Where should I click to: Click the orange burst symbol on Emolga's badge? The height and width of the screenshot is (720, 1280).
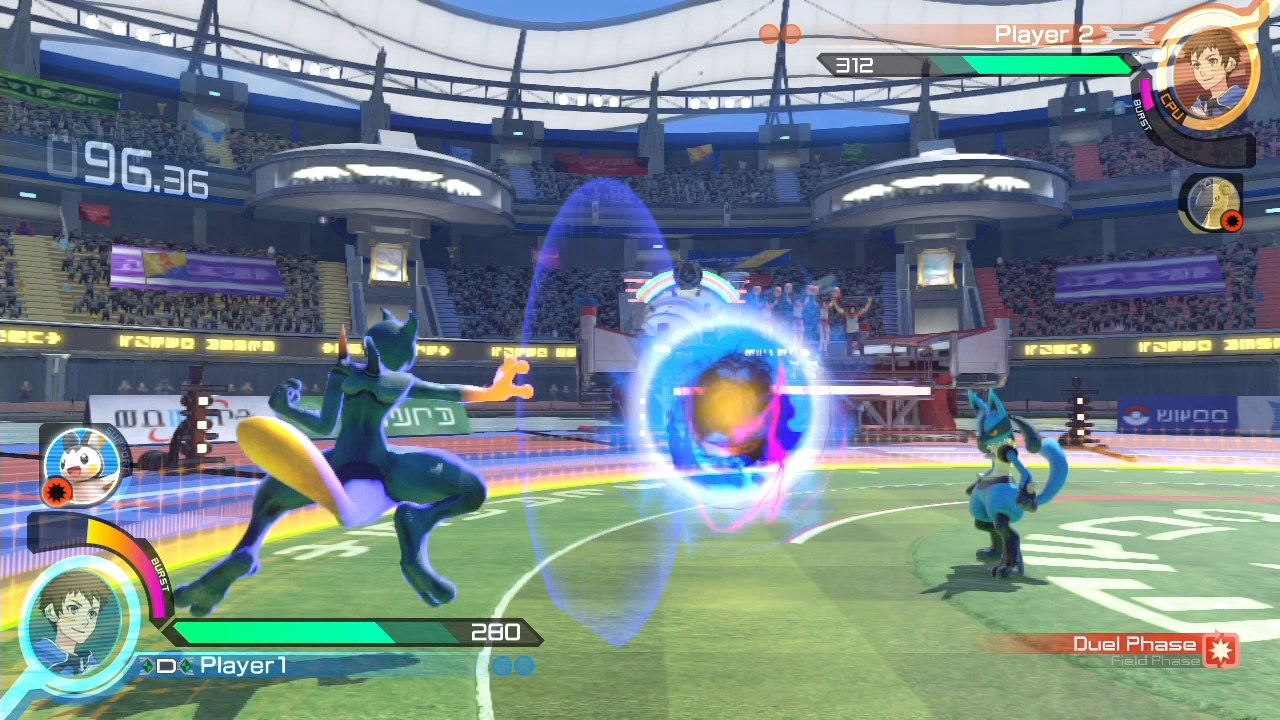(x=57, y=492)
